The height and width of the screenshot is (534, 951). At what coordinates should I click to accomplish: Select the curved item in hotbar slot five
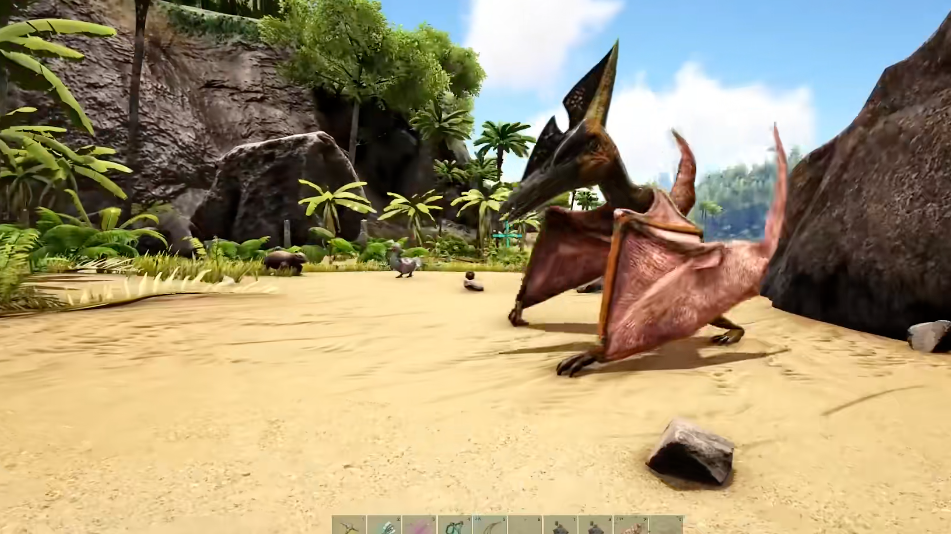pos(489,525)
